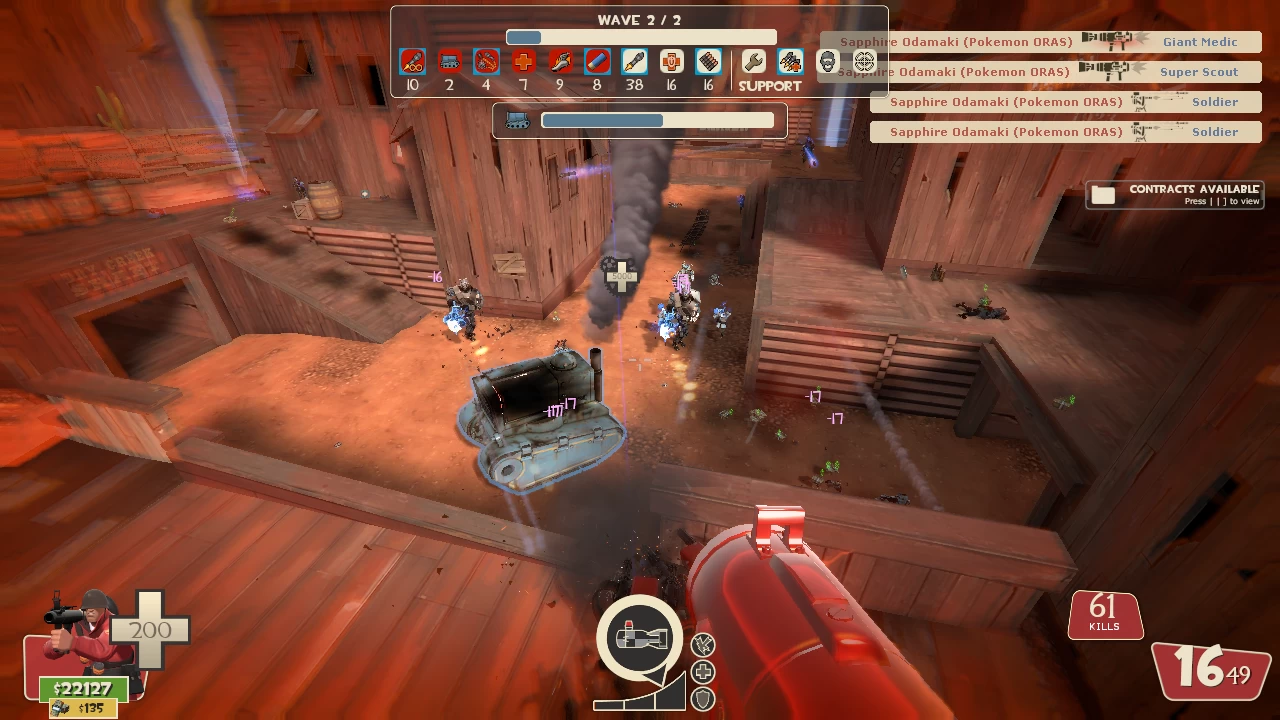
Task: Select the sniper crosshair support icon
Action: point(864,62)
